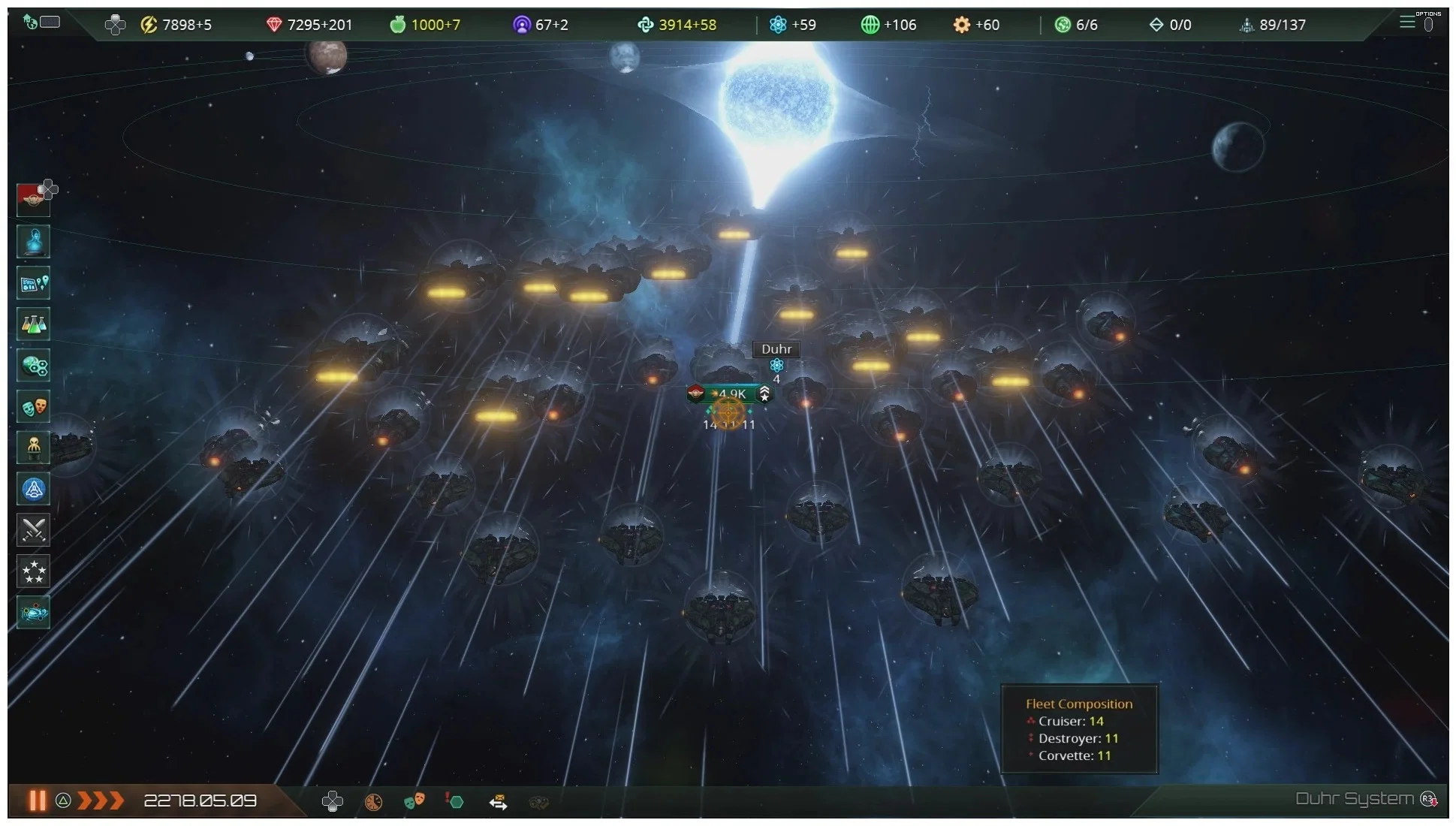Open the five-stars traditions panel
The height and width of the screenshot is (826, 1456).
[33, 571]
